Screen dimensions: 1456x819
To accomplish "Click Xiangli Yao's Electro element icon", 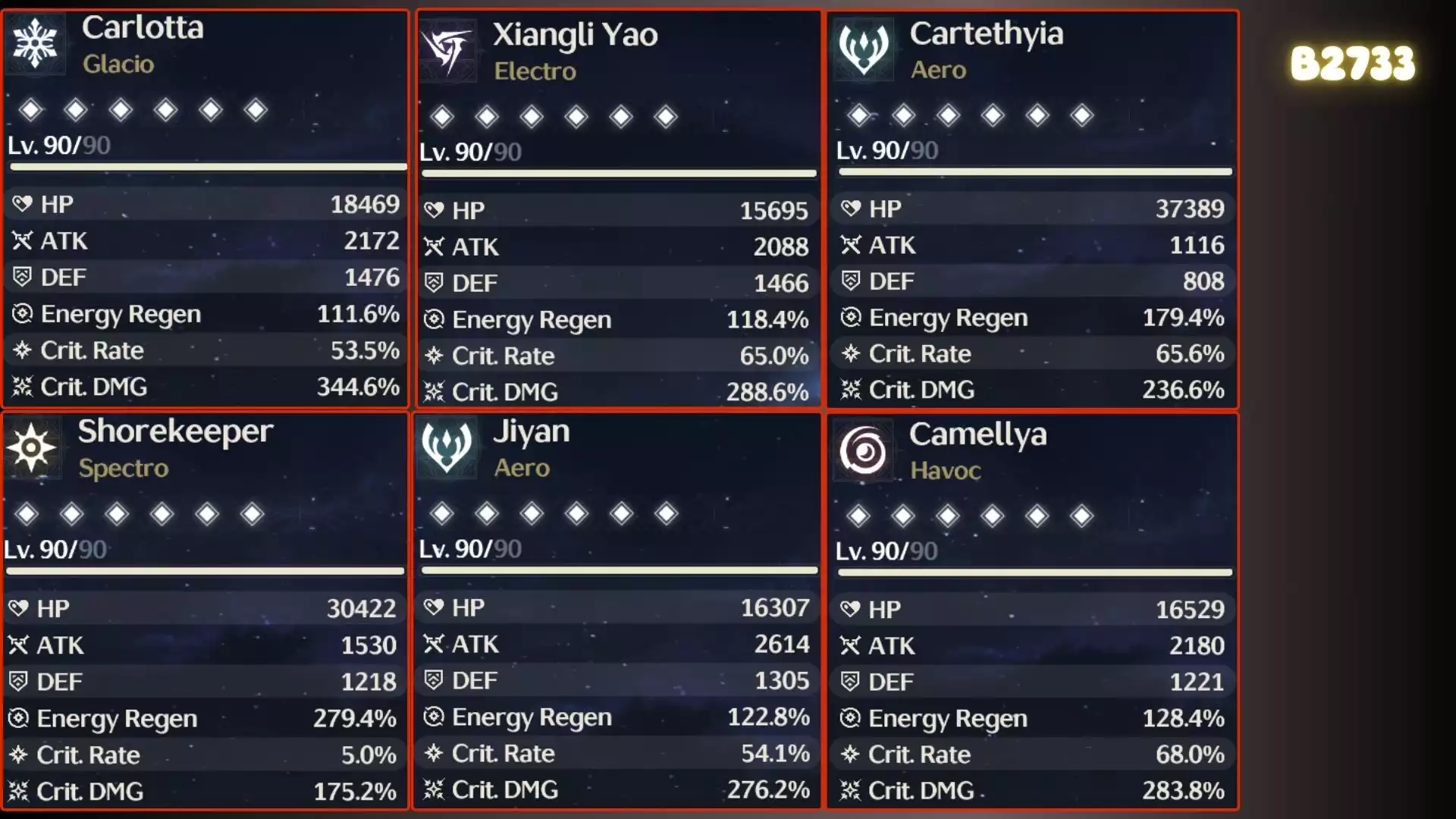I will 447,50.
